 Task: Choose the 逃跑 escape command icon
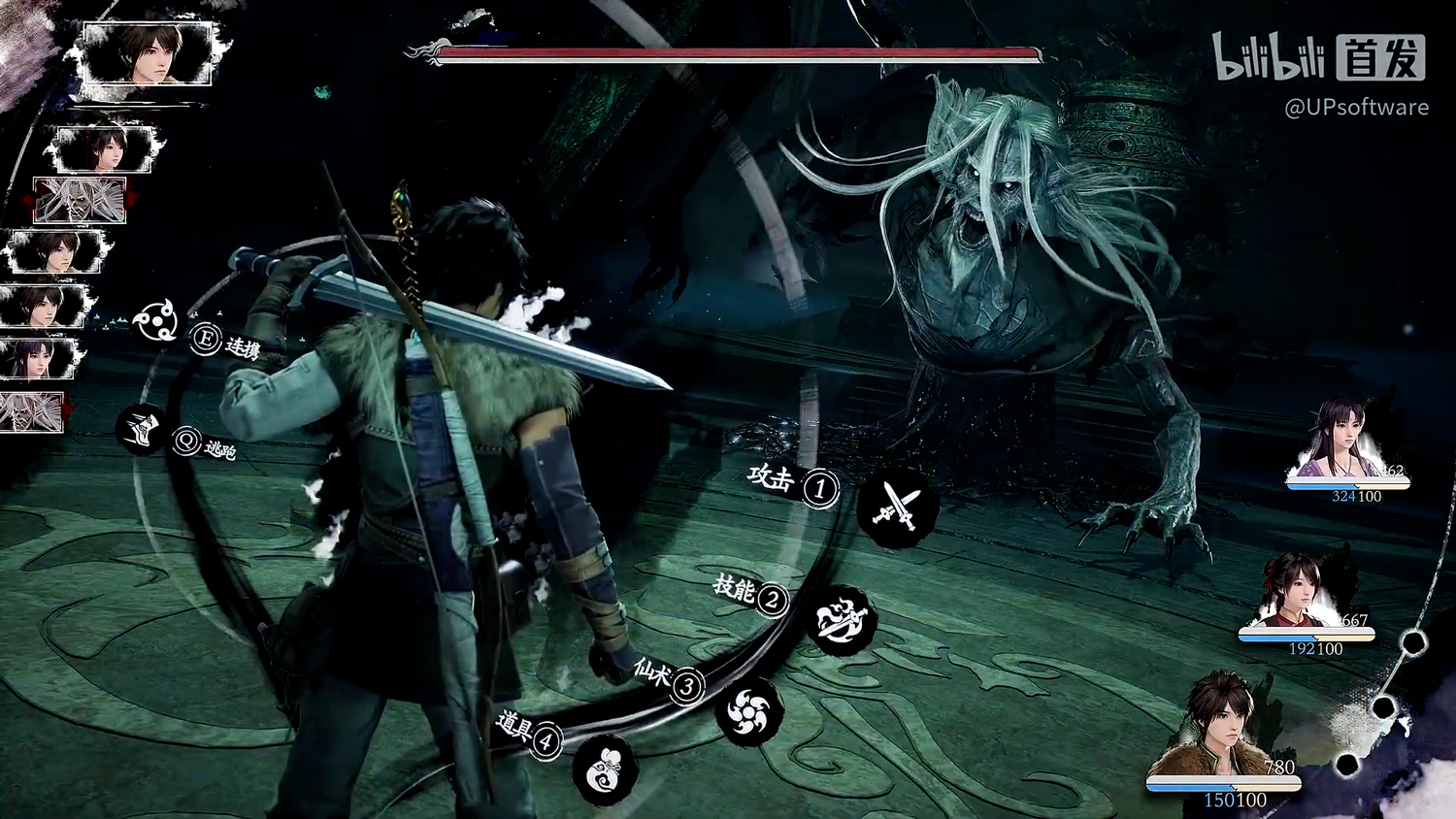[142, 430]
